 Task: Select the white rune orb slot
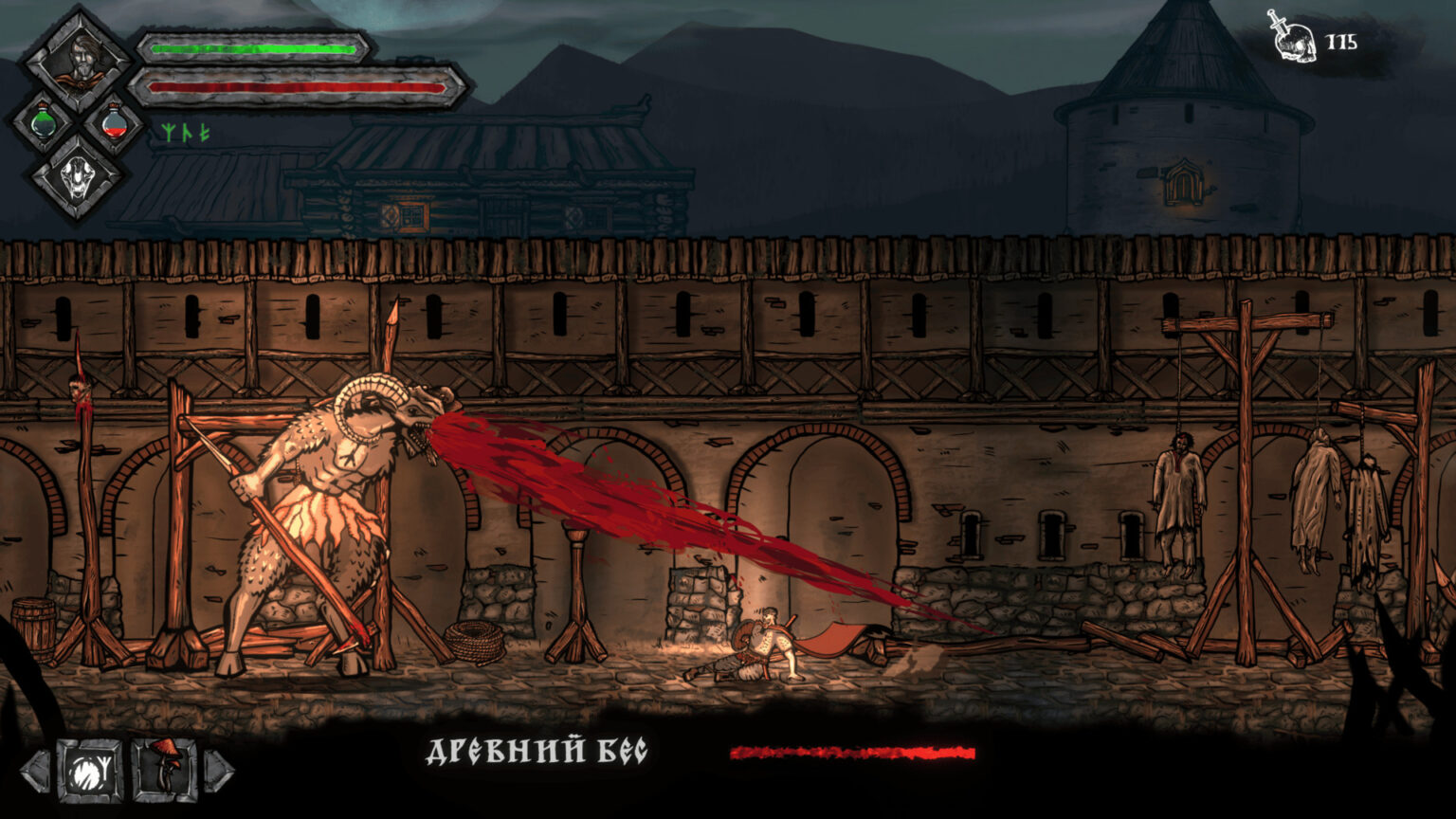tap(90, 770)
